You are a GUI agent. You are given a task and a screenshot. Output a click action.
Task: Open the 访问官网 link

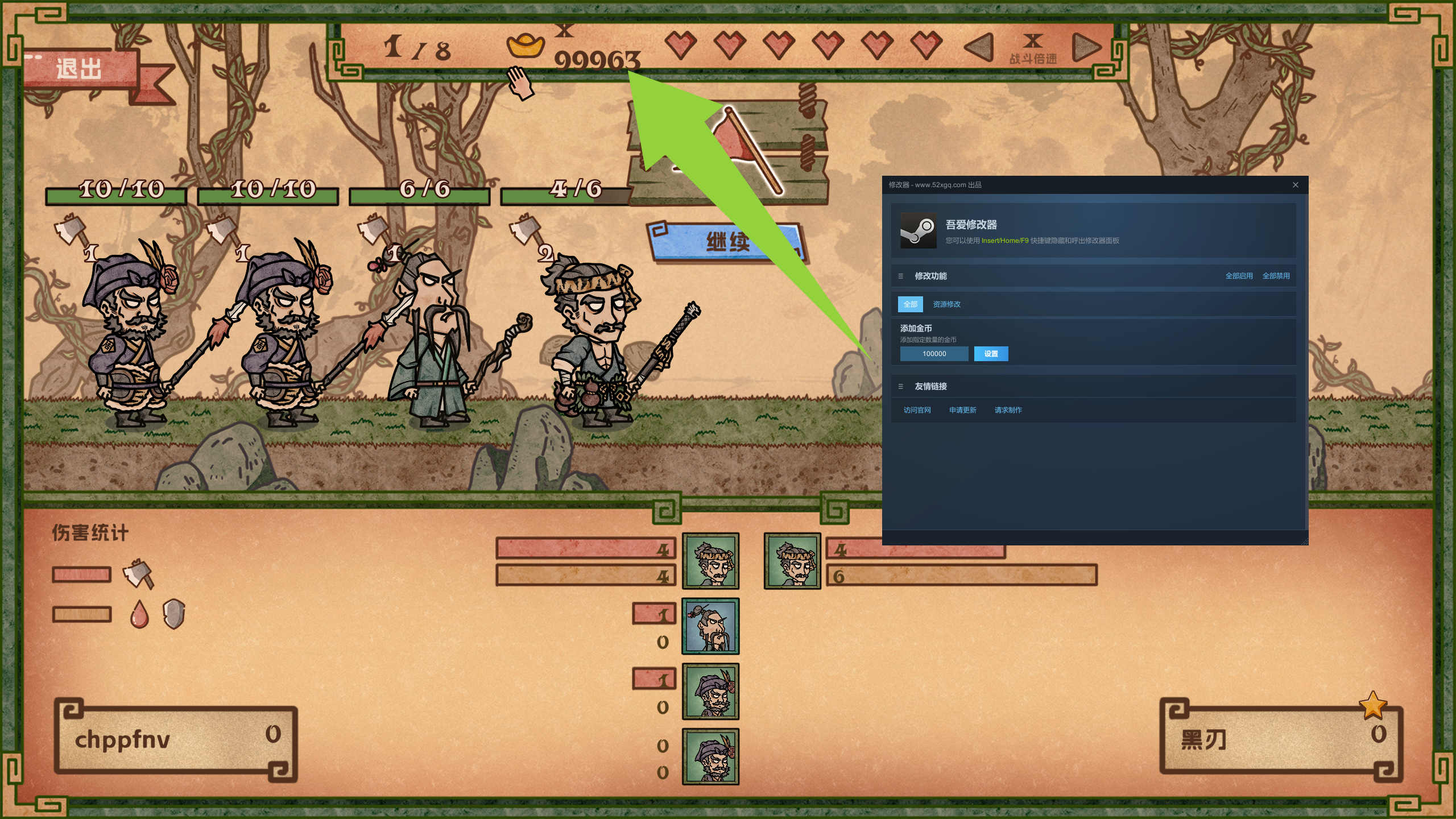(917, 410)
